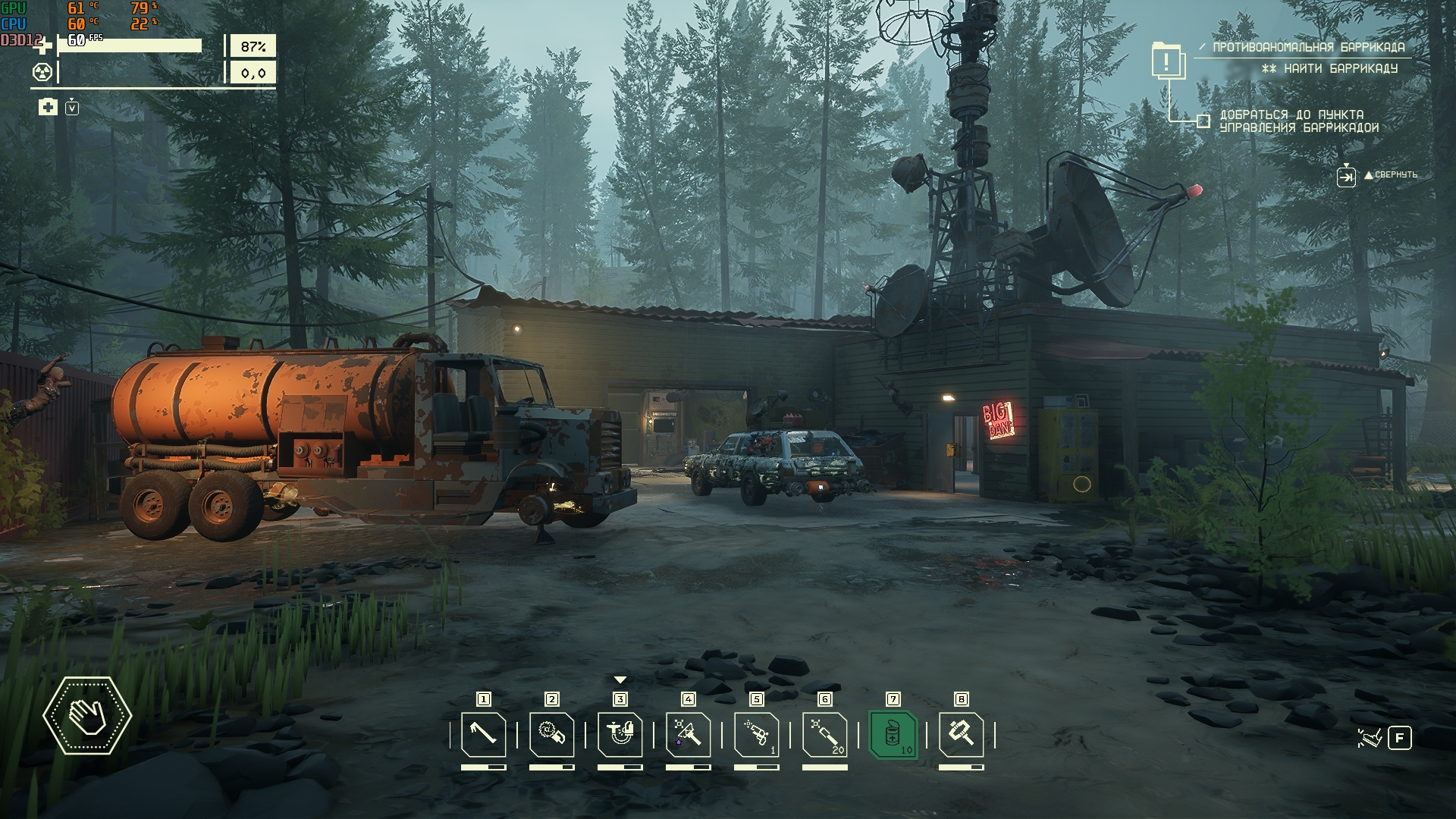This screenshot has width=1456, height=819.
Task: Click the white medkit cross icon
Action: [x=48, y=107]
